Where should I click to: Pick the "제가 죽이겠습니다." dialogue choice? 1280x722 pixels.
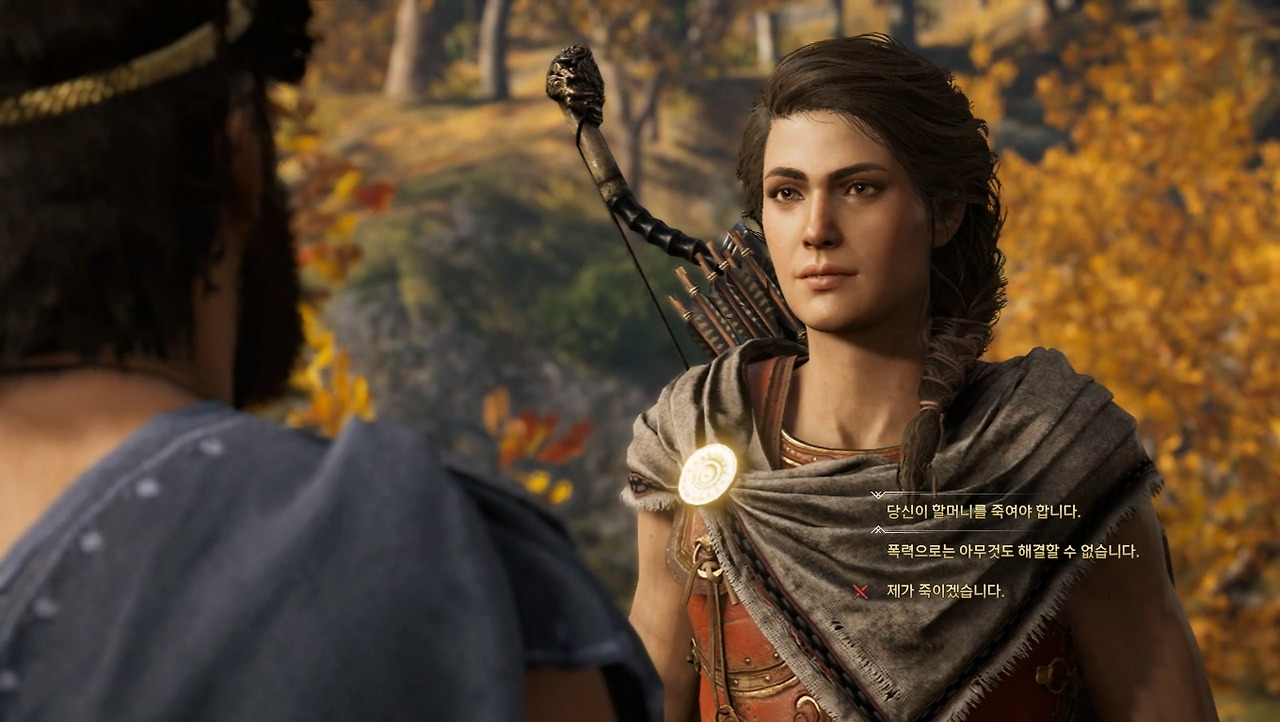coord(945,591)
